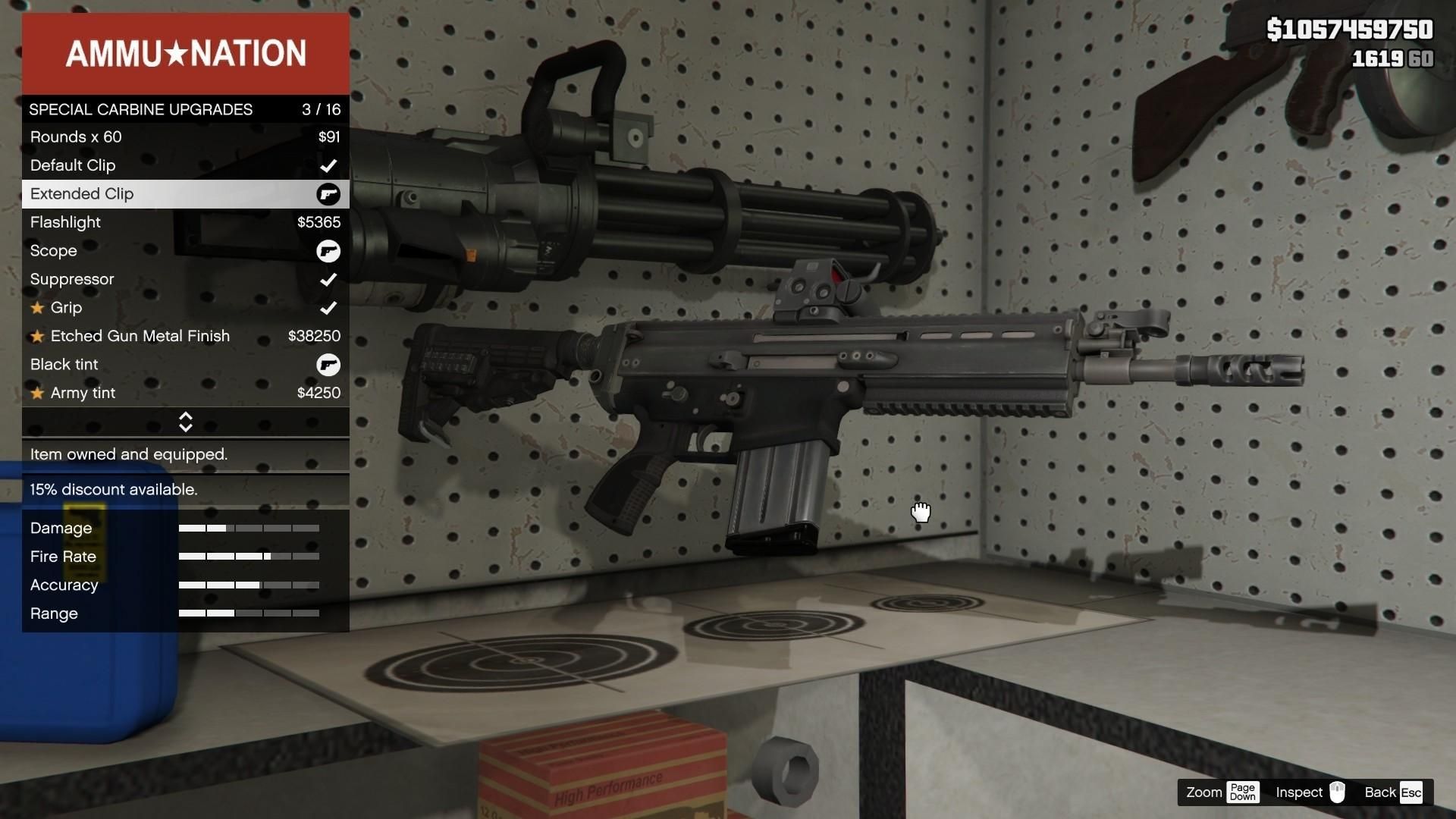This screenshot has height=819, width=1456.
Task: Uncheck the equipped Grip attachment
Action: click(x=328, y=308)
